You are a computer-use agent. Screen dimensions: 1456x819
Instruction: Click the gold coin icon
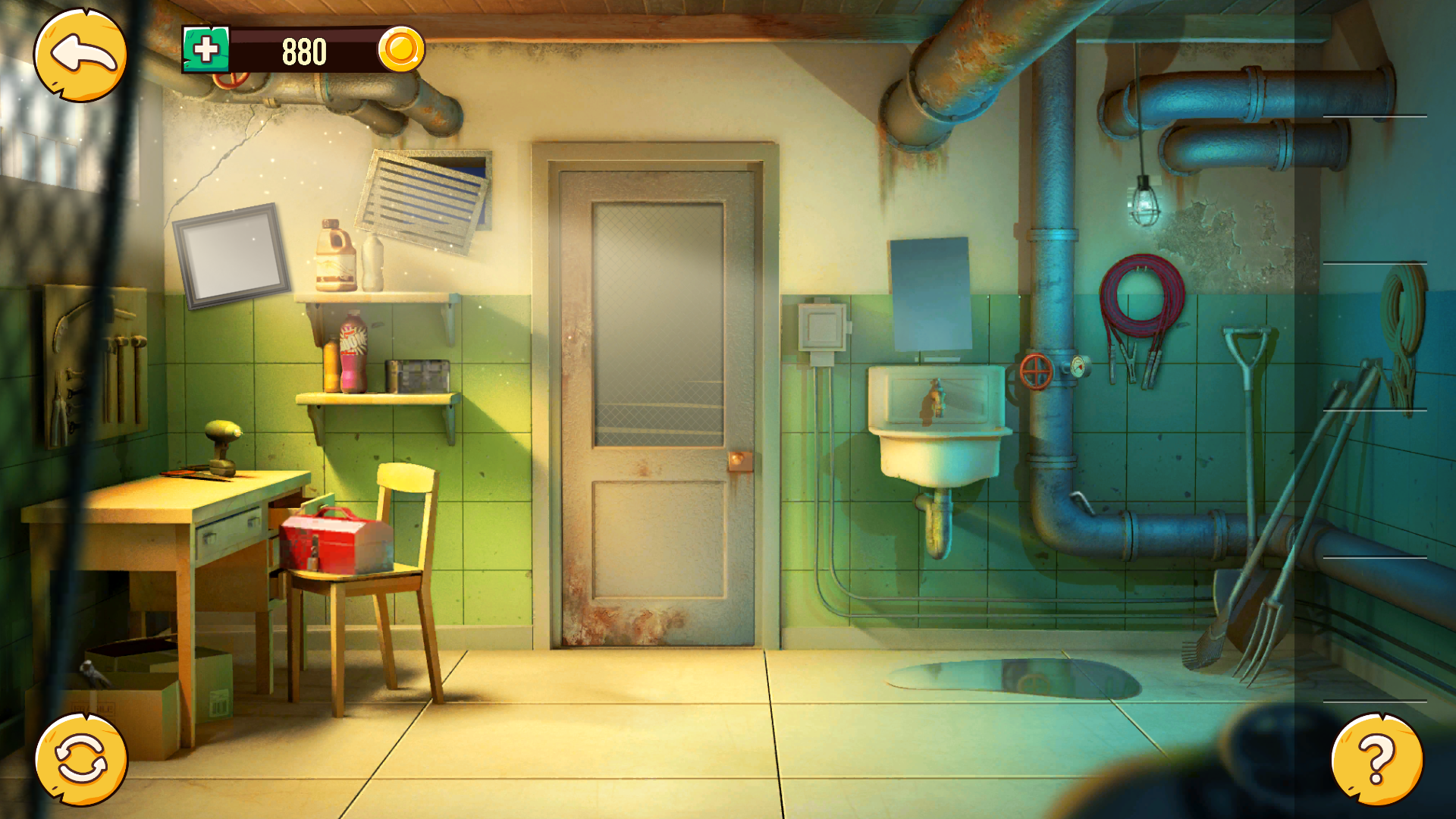pos(403,52)
